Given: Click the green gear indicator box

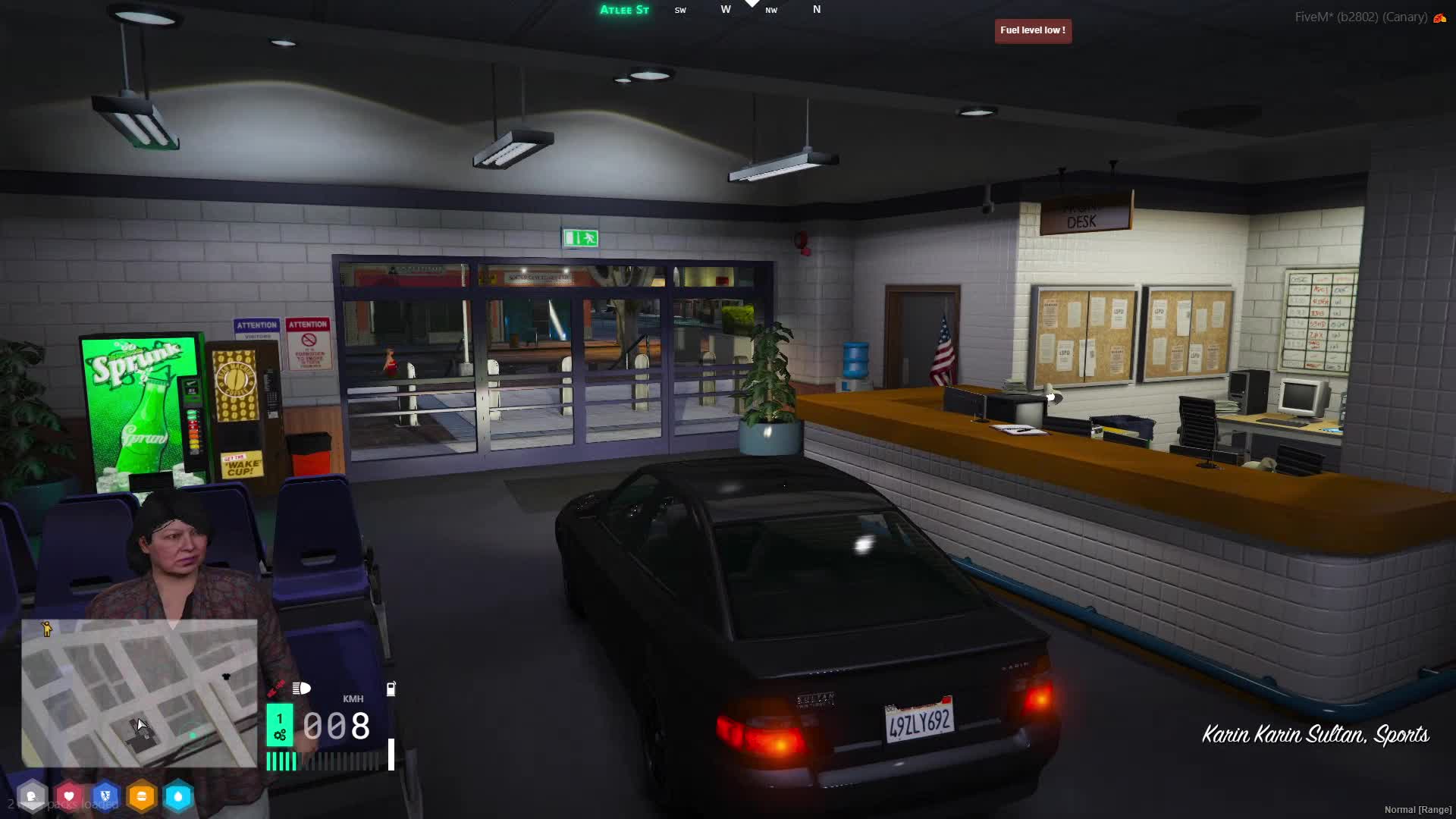Looking at the screenshot, I should coord(280,725).
